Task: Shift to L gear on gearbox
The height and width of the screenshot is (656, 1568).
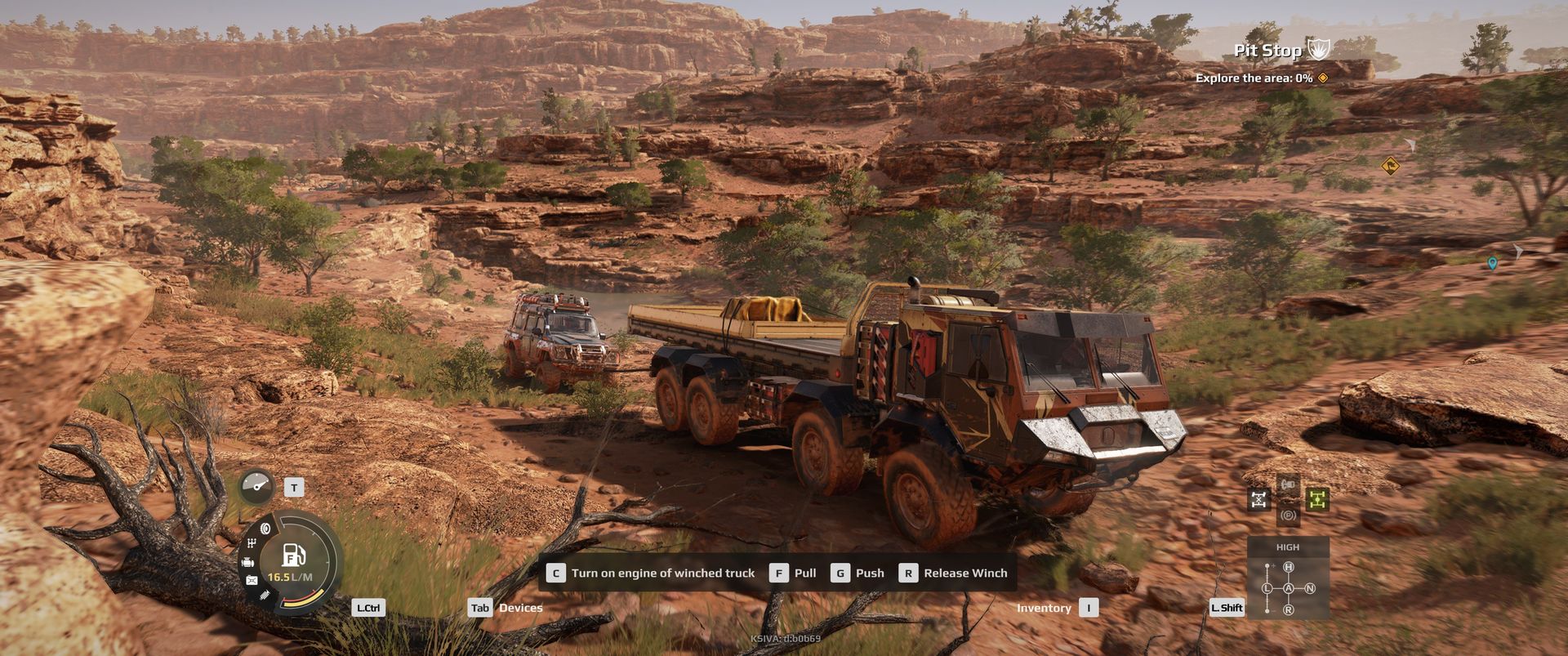Action: coord(1267,588)
